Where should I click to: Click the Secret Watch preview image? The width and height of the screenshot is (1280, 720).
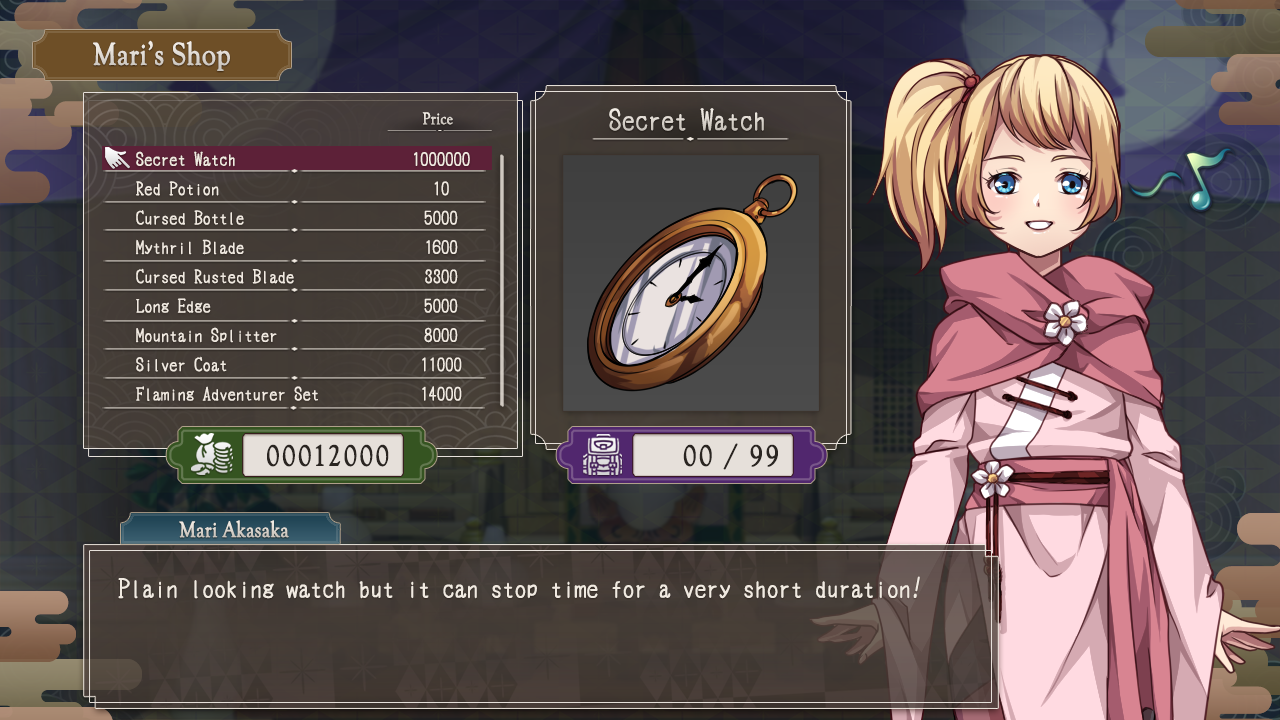[691, 283]
